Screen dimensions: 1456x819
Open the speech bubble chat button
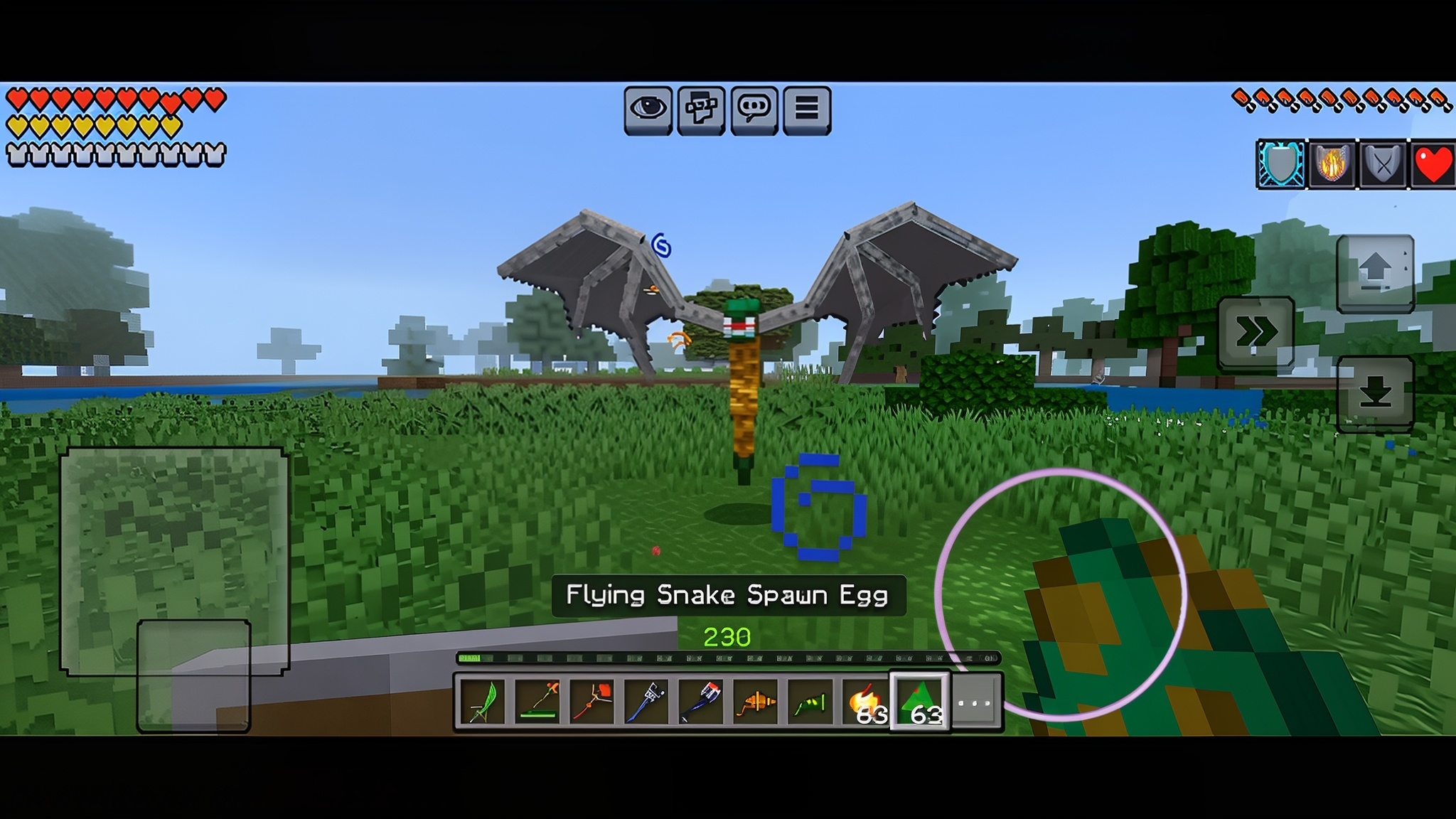point(754,109)
